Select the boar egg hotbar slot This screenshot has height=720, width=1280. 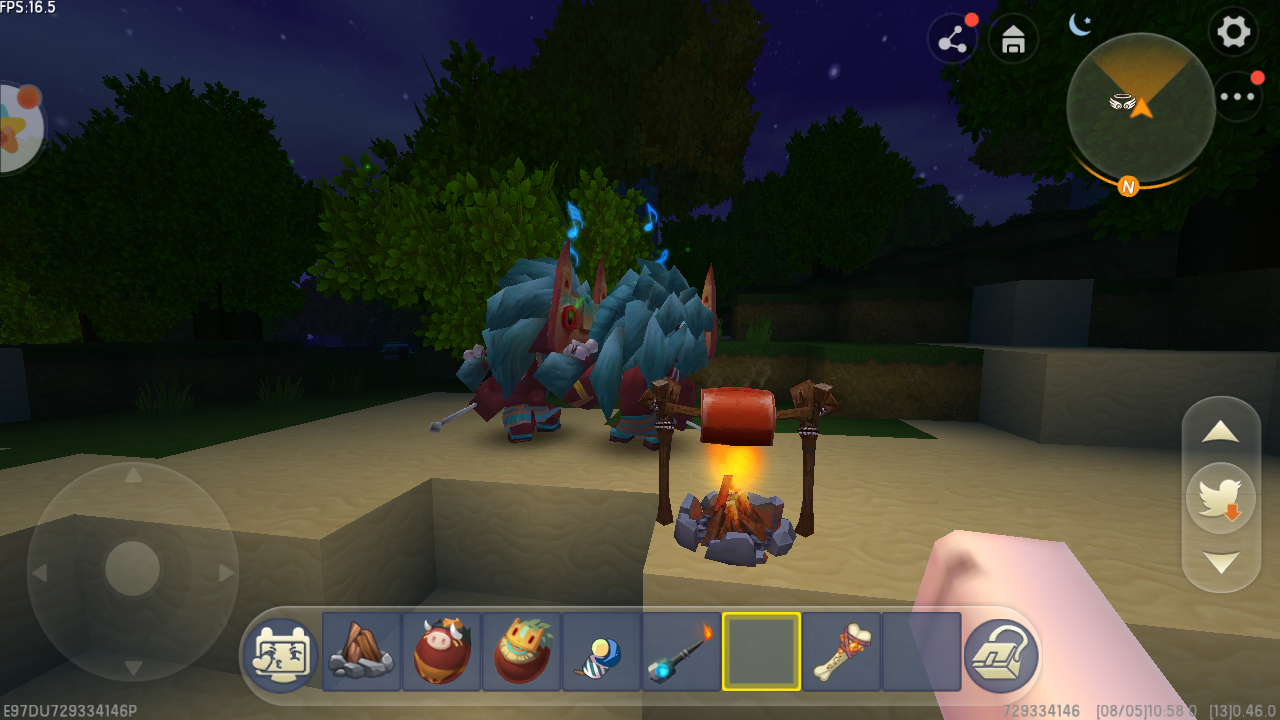(x=441, y=652)
